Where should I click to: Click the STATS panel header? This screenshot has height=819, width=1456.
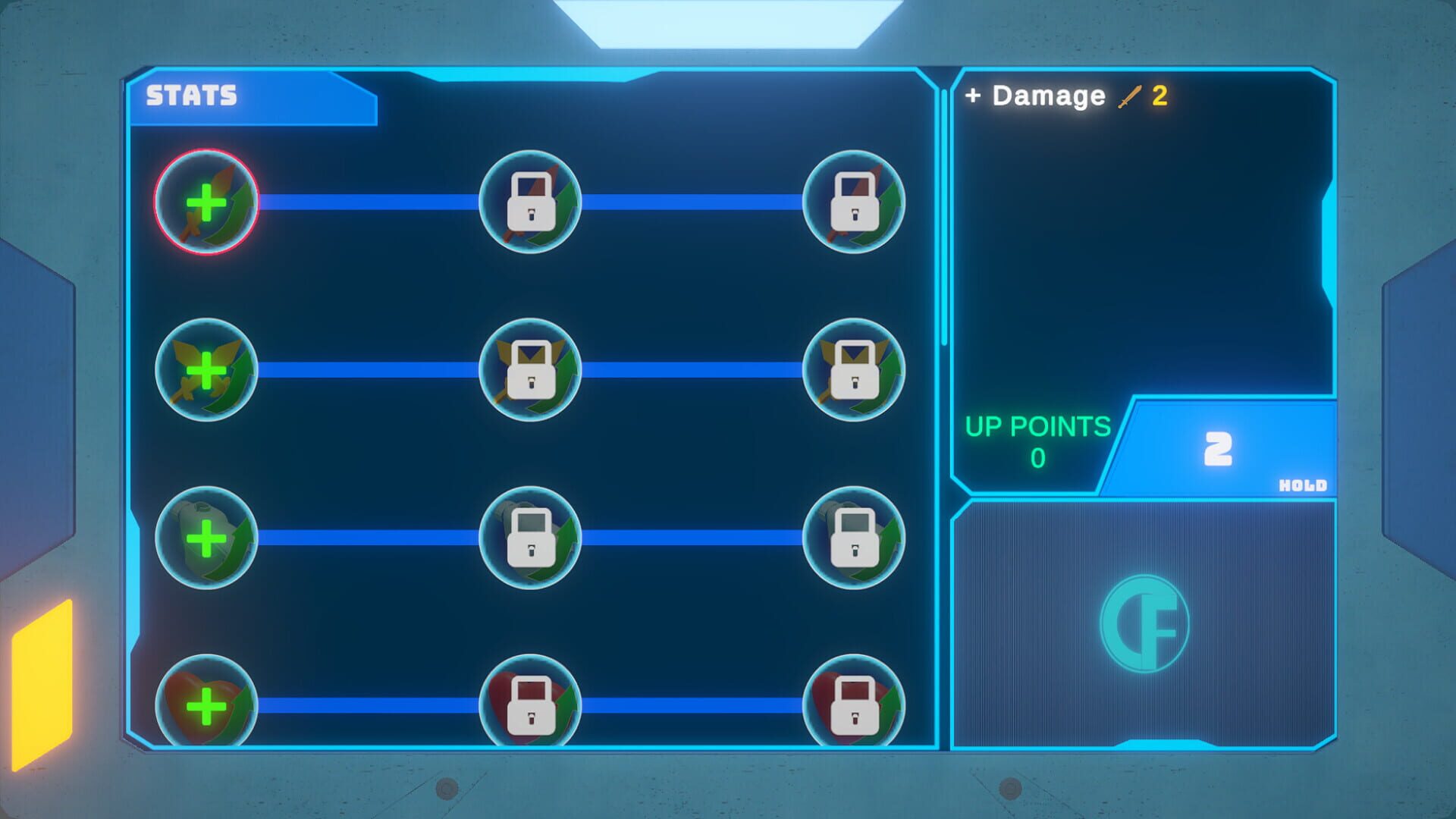coord(192,94)
